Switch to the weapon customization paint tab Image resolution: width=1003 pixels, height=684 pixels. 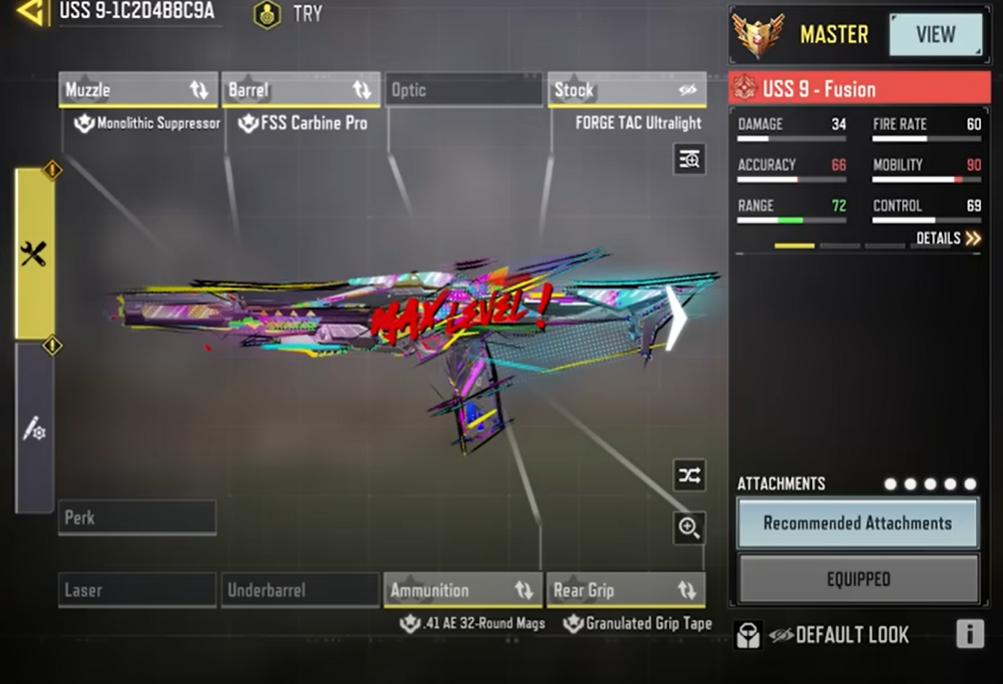34,428
